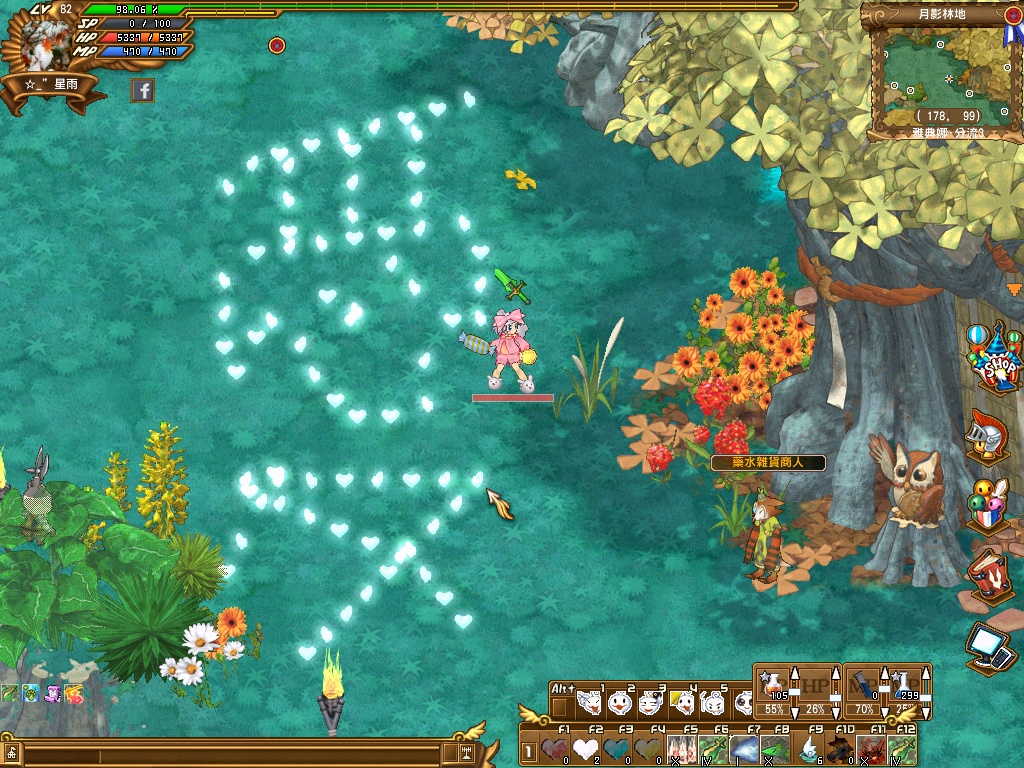Click the round red button on the minimap

click(1013, 15)
